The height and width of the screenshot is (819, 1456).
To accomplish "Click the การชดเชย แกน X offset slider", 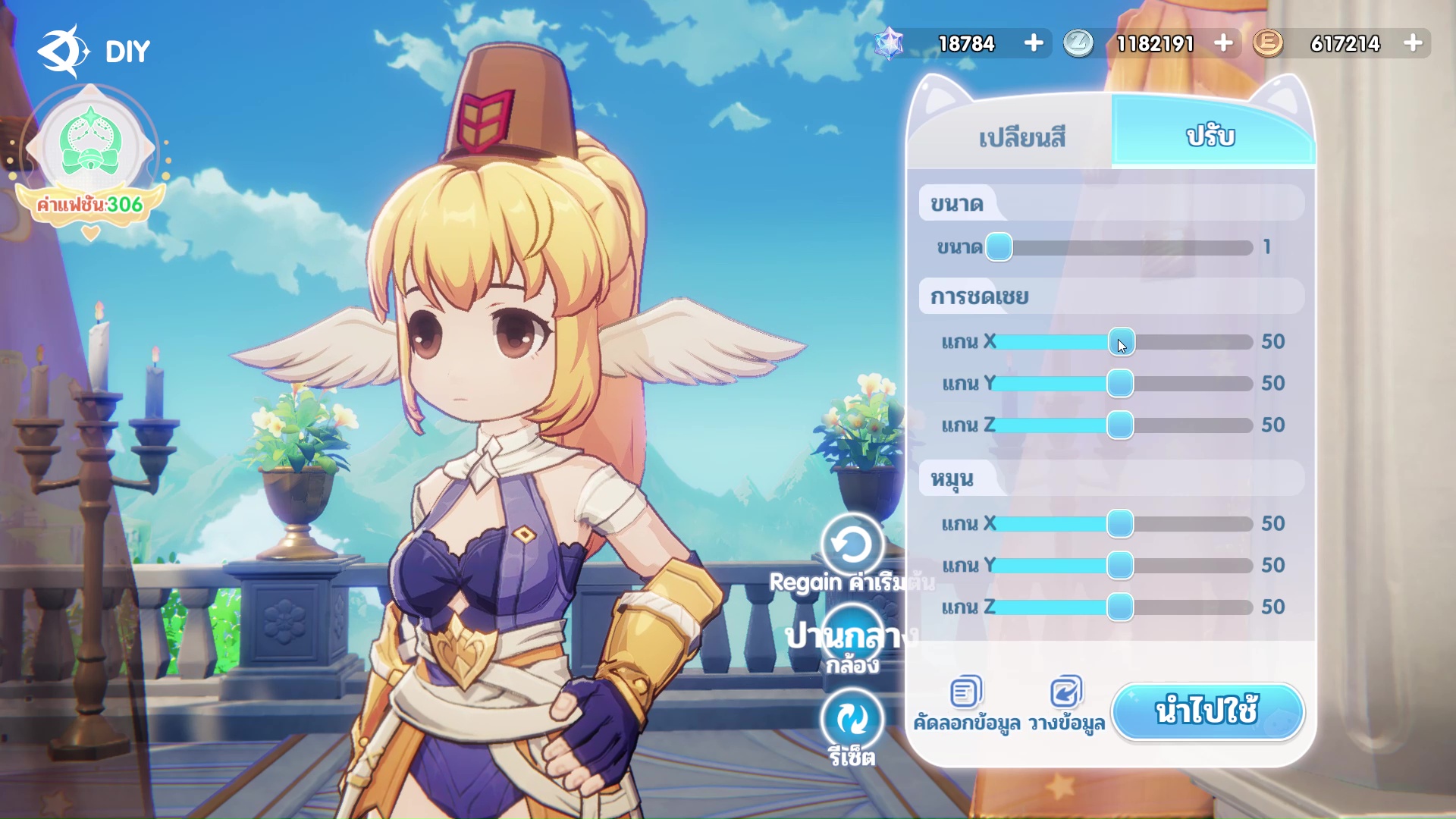I will pos(1121,342).
